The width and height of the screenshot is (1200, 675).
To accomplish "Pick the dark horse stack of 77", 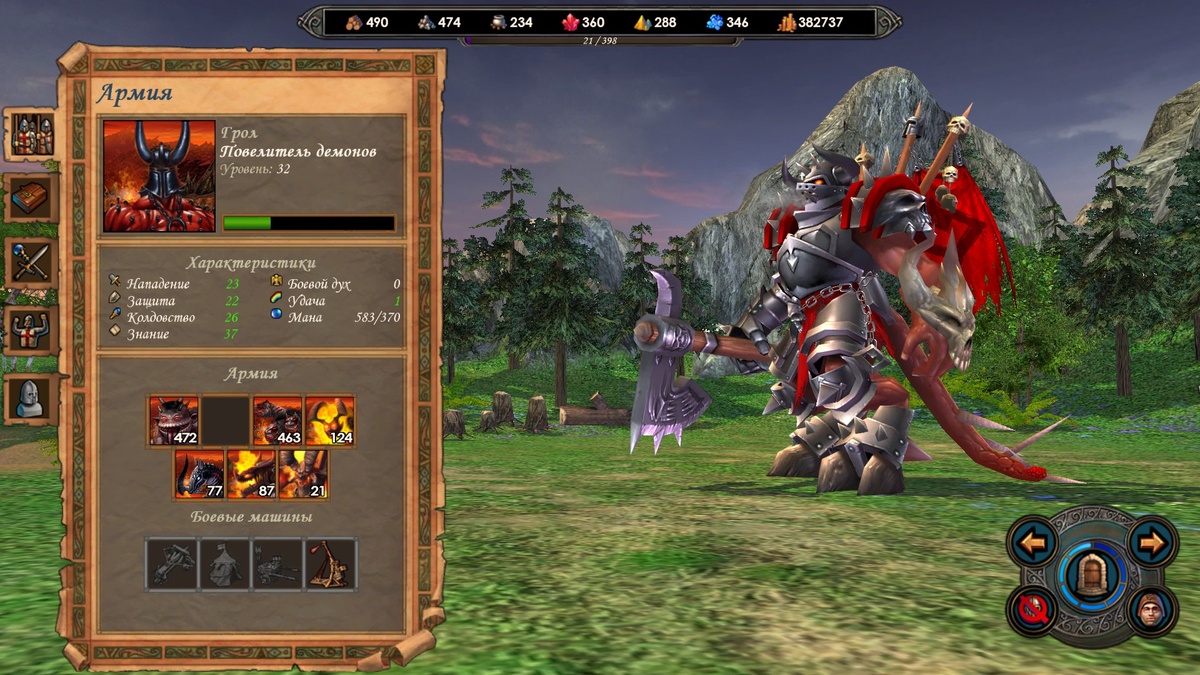I will tap(200, 473).
